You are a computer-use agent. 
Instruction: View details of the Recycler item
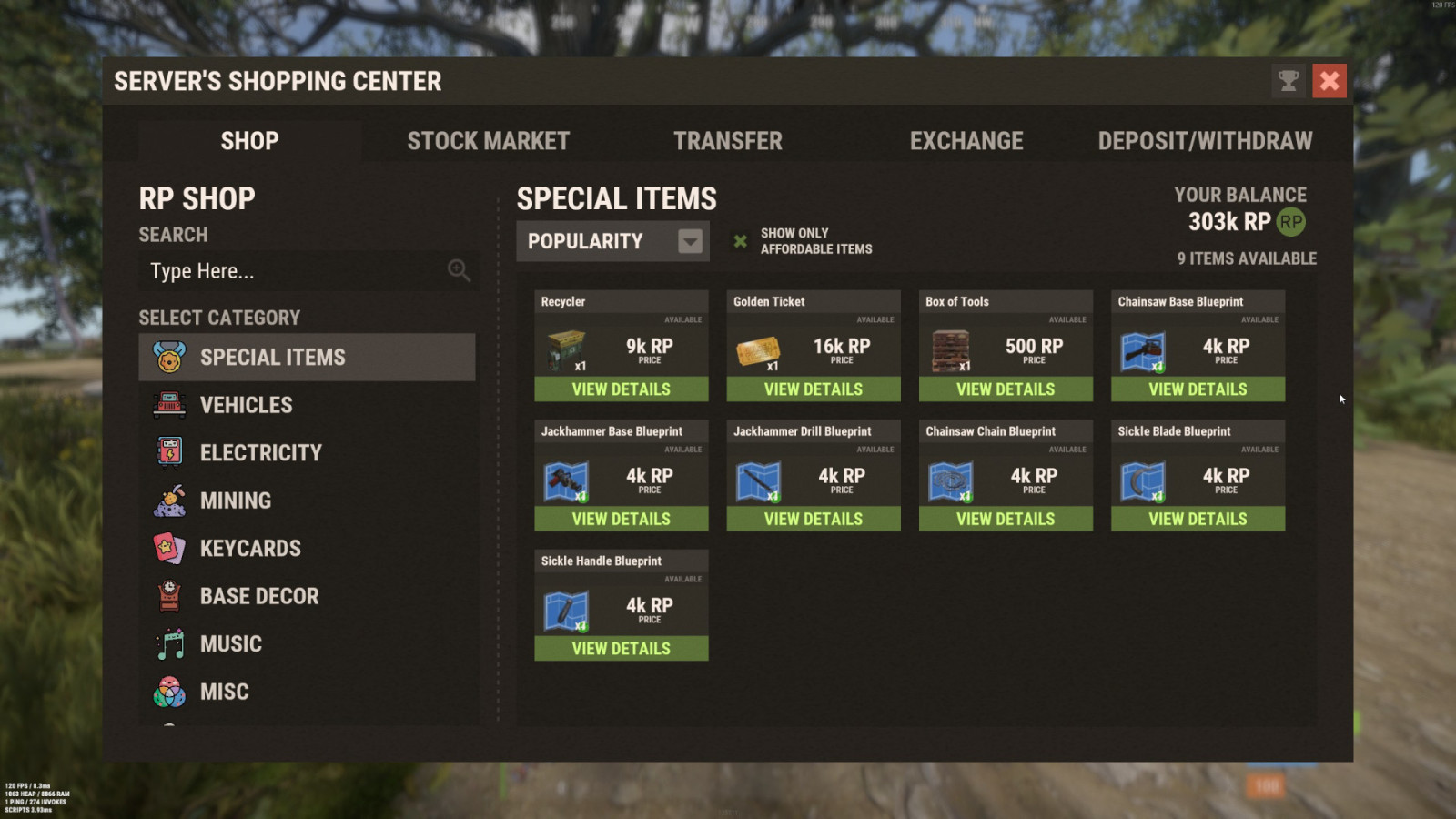pos(621,389)
